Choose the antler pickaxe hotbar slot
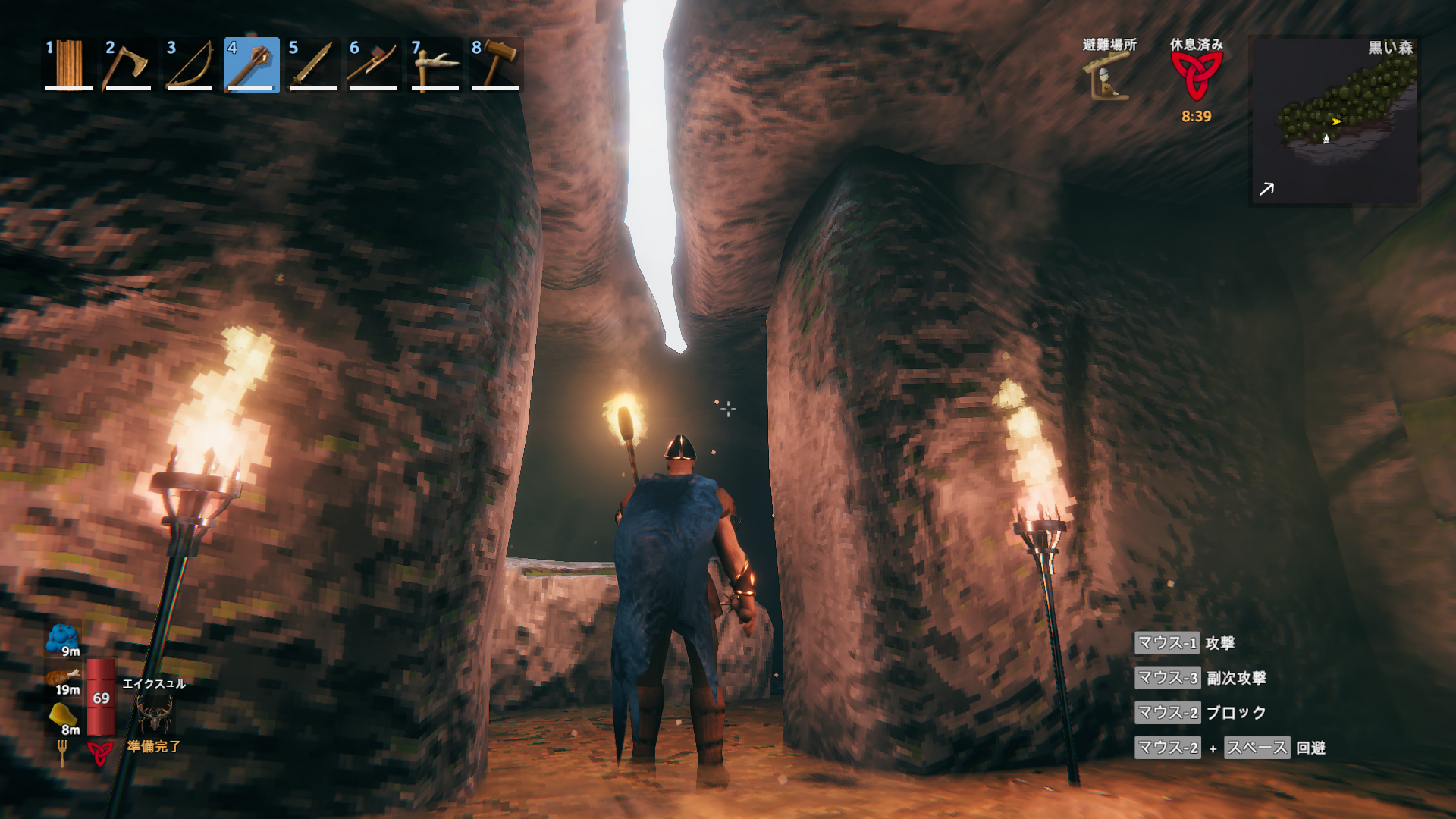Image resolution: width=1456 pixels, height=819 pixels. point(435,64)
